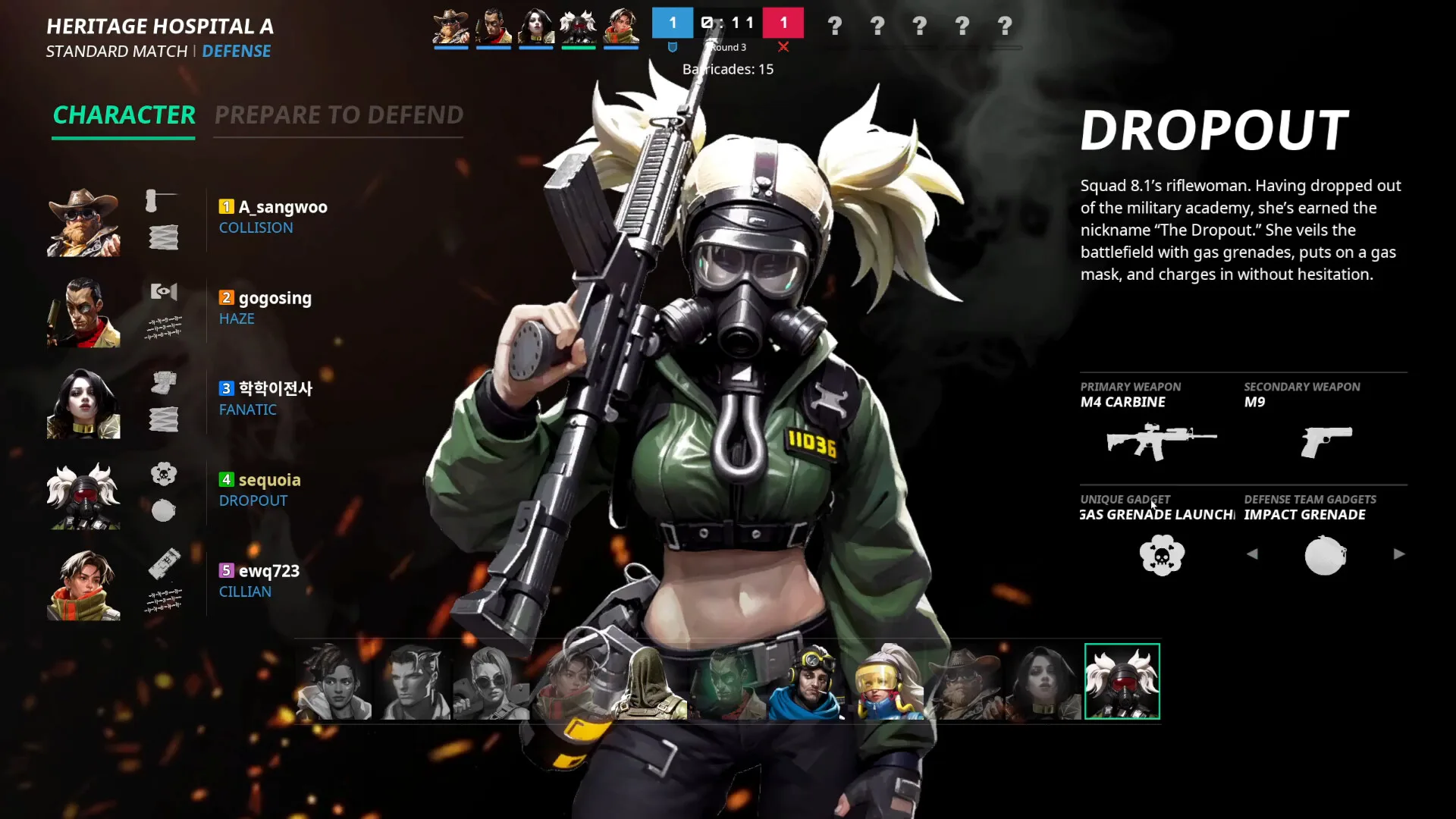Click the hammer gadget icon next to A_sangwoo

pos(155,201)
